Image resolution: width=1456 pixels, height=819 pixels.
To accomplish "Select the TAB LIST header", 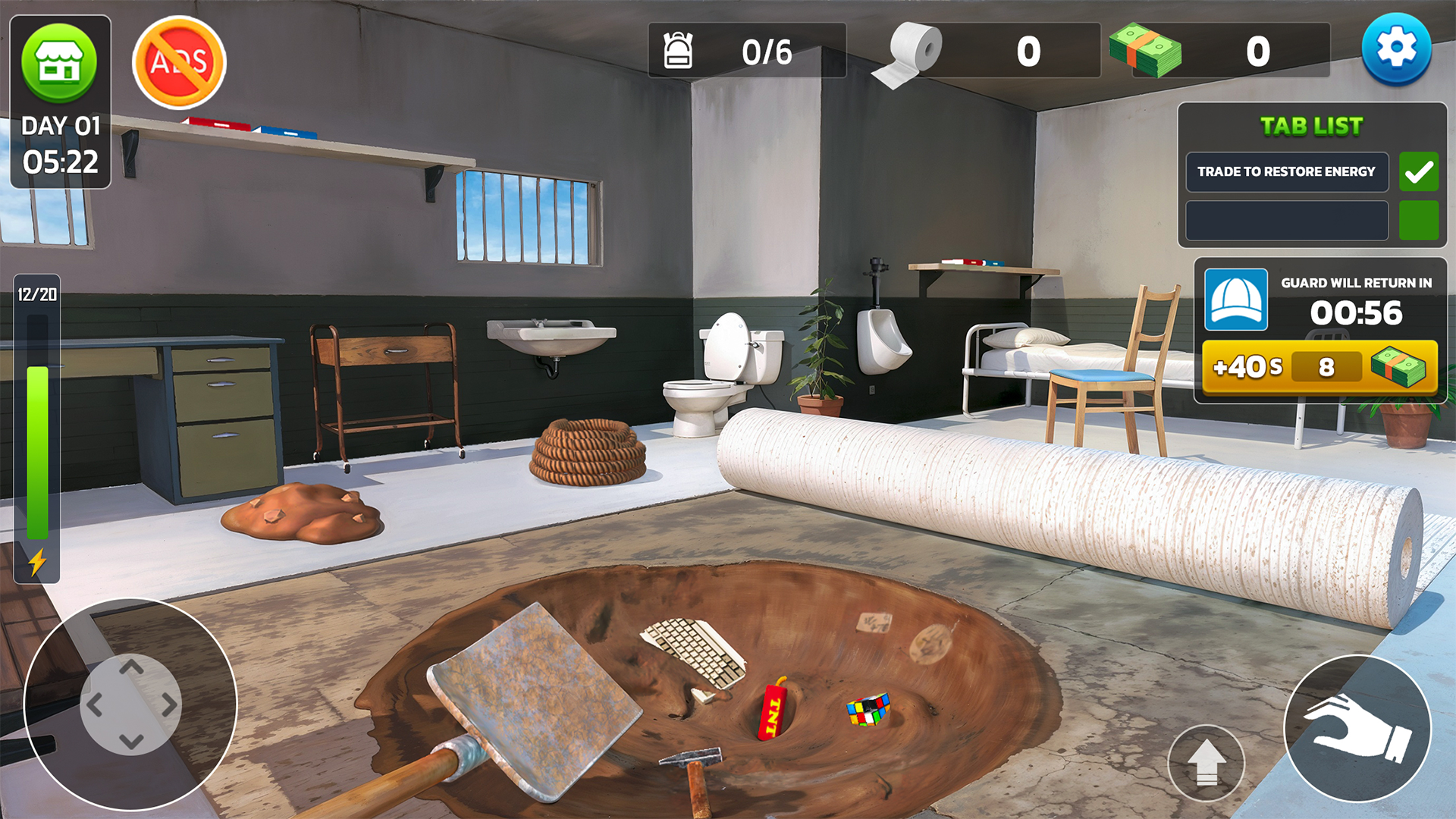I will (x=1309, y=126).
